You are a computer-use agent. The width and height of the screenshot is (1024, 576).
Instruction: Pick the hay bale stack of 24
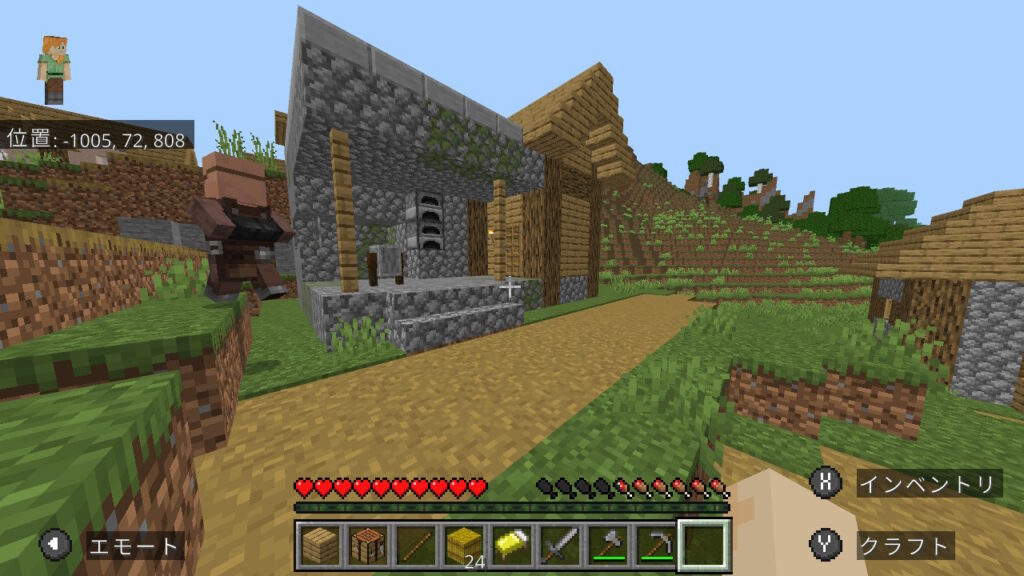[x=464, y=546]
